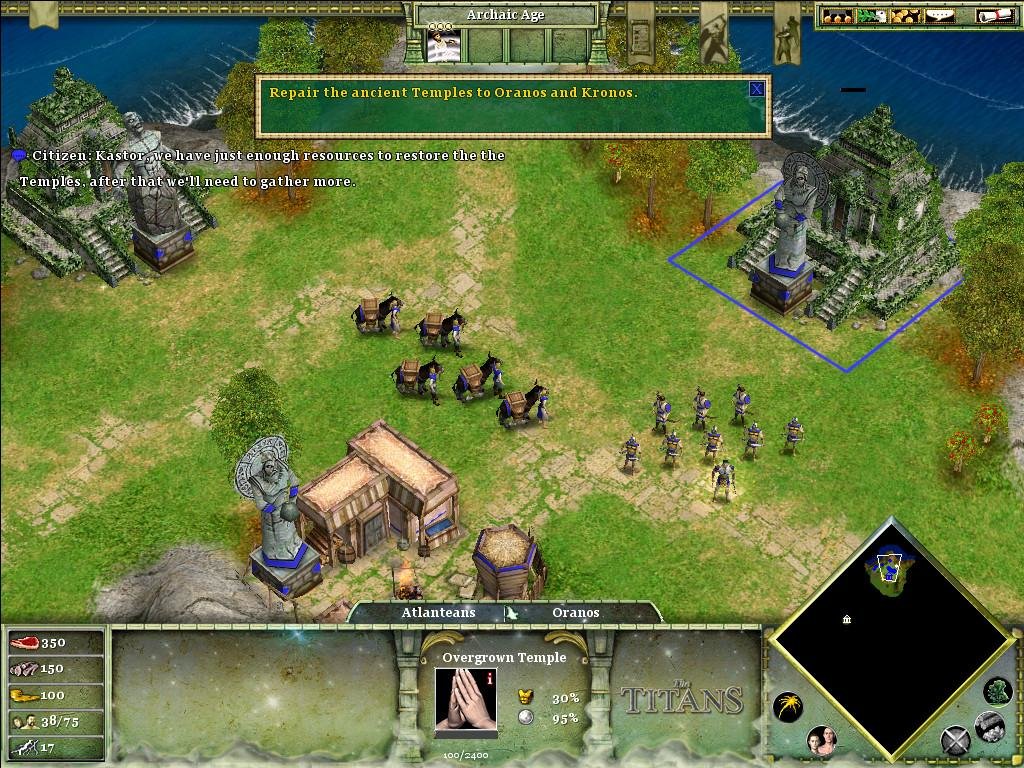Click the Oranos major god label
The image size is (1024, 768).
tap(575, 612)
